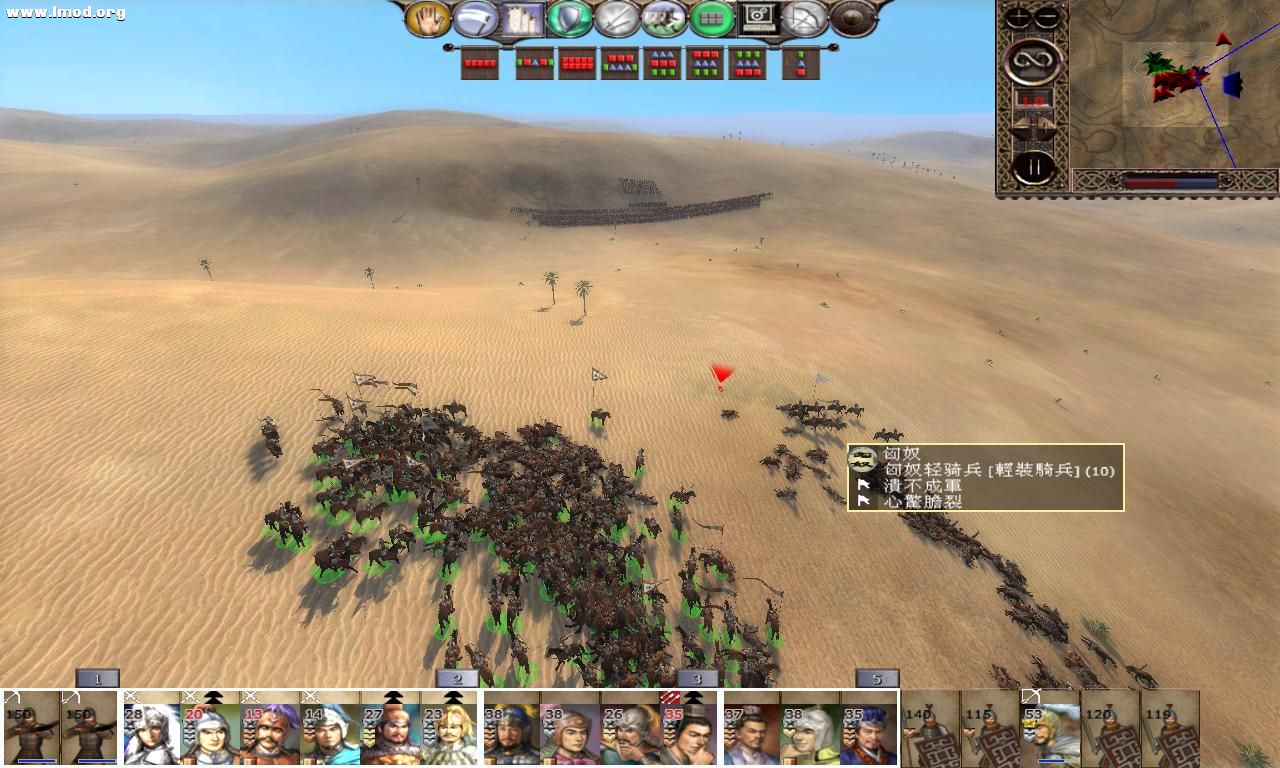Select the shield guard mode button

pos(569,18)
